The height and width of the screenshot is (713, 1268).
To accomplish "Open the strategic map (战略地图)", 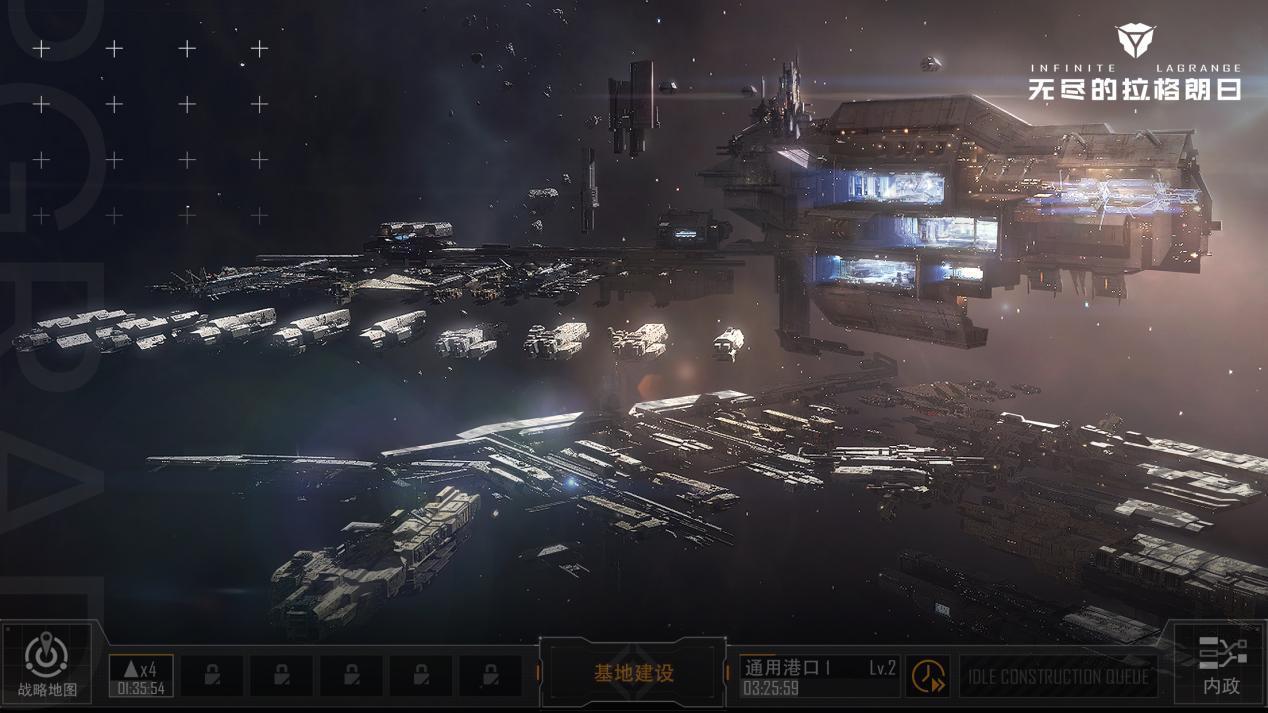I will pyautogui.click(x=46, y=665).
